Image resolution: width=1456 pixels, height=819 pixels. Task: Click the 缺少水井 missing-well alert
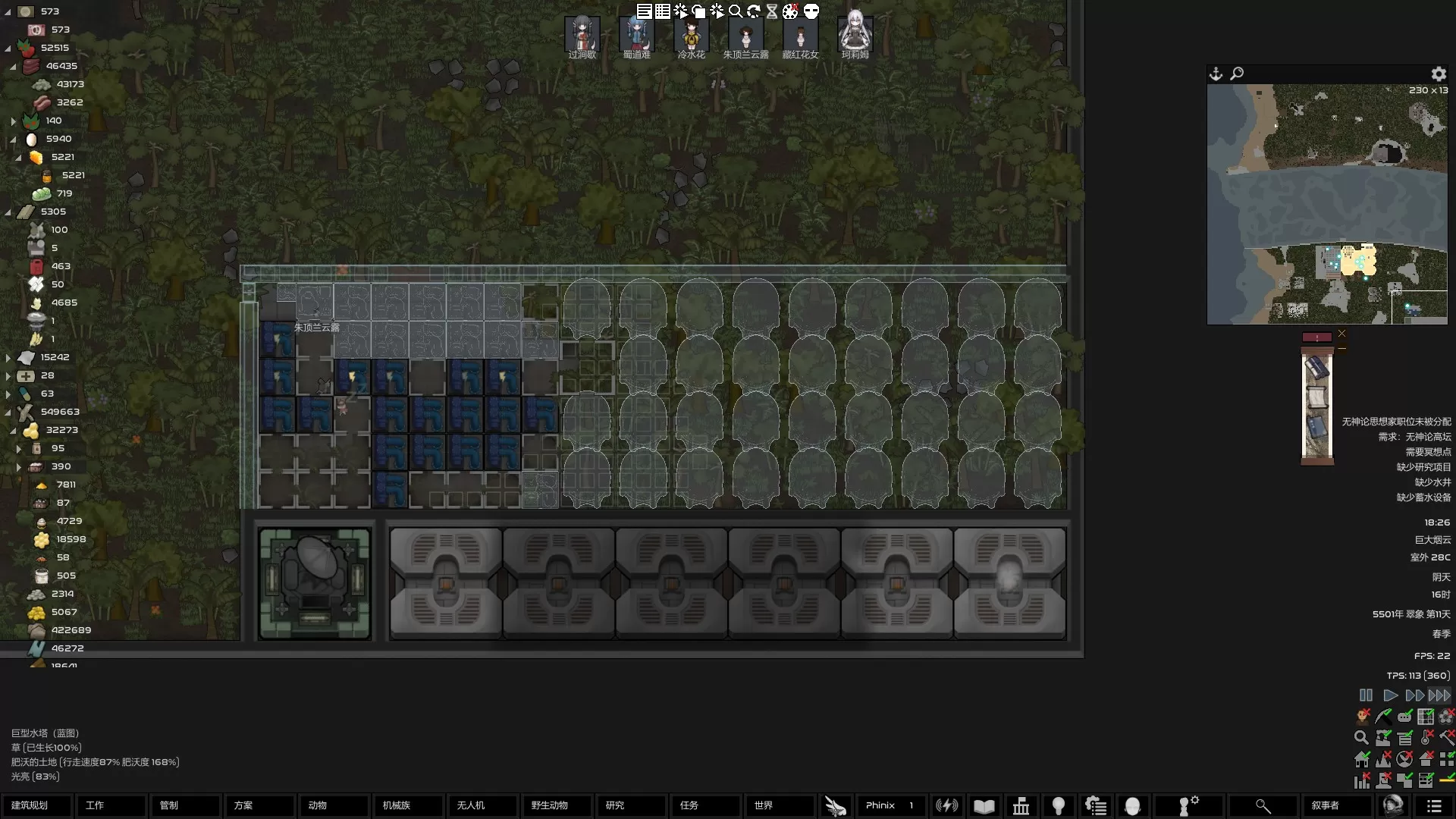(x=1432, y=482)
